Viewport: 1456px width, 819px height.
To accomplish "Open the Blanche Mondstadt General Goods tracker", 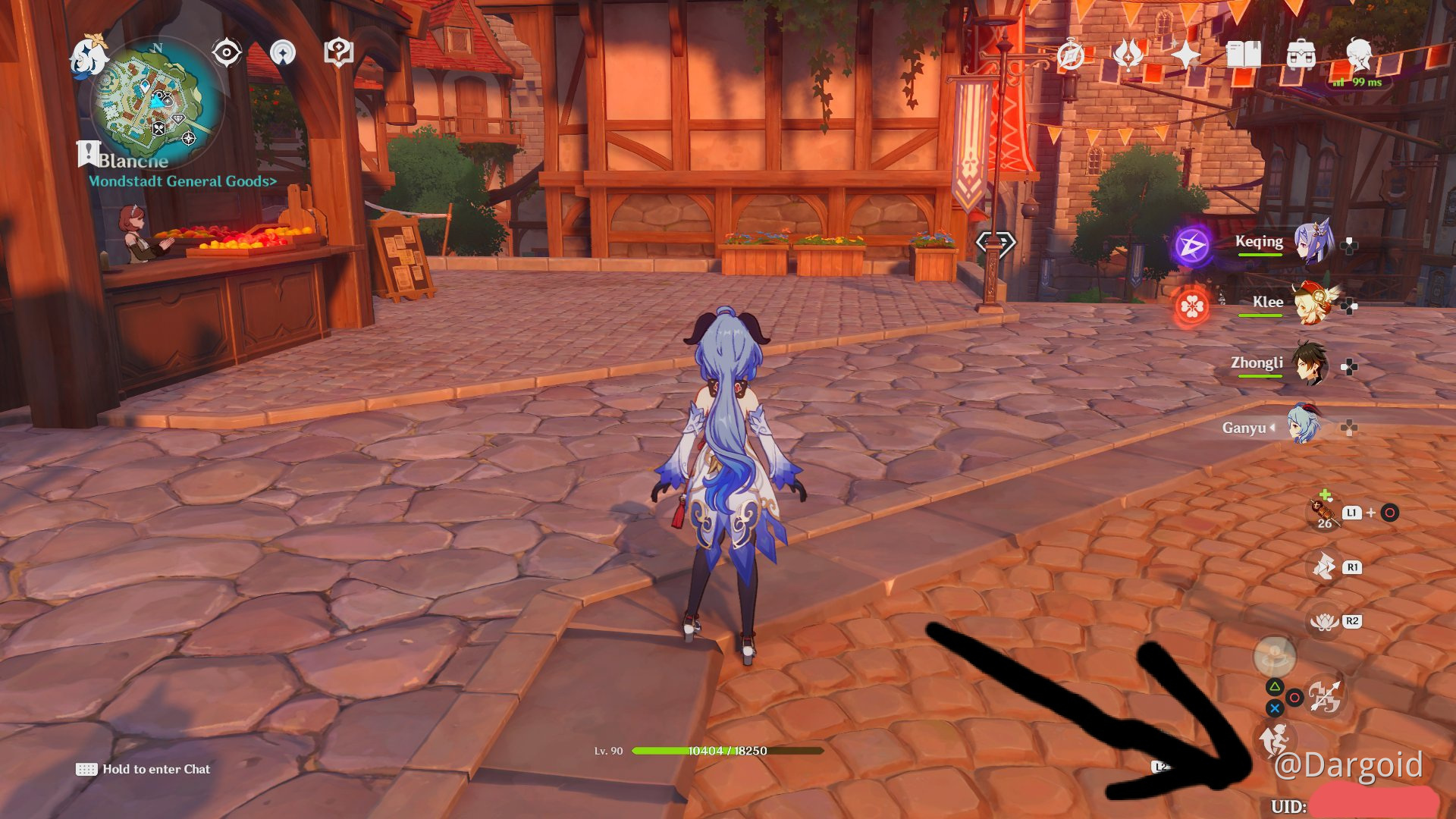I will coord(182,180).
